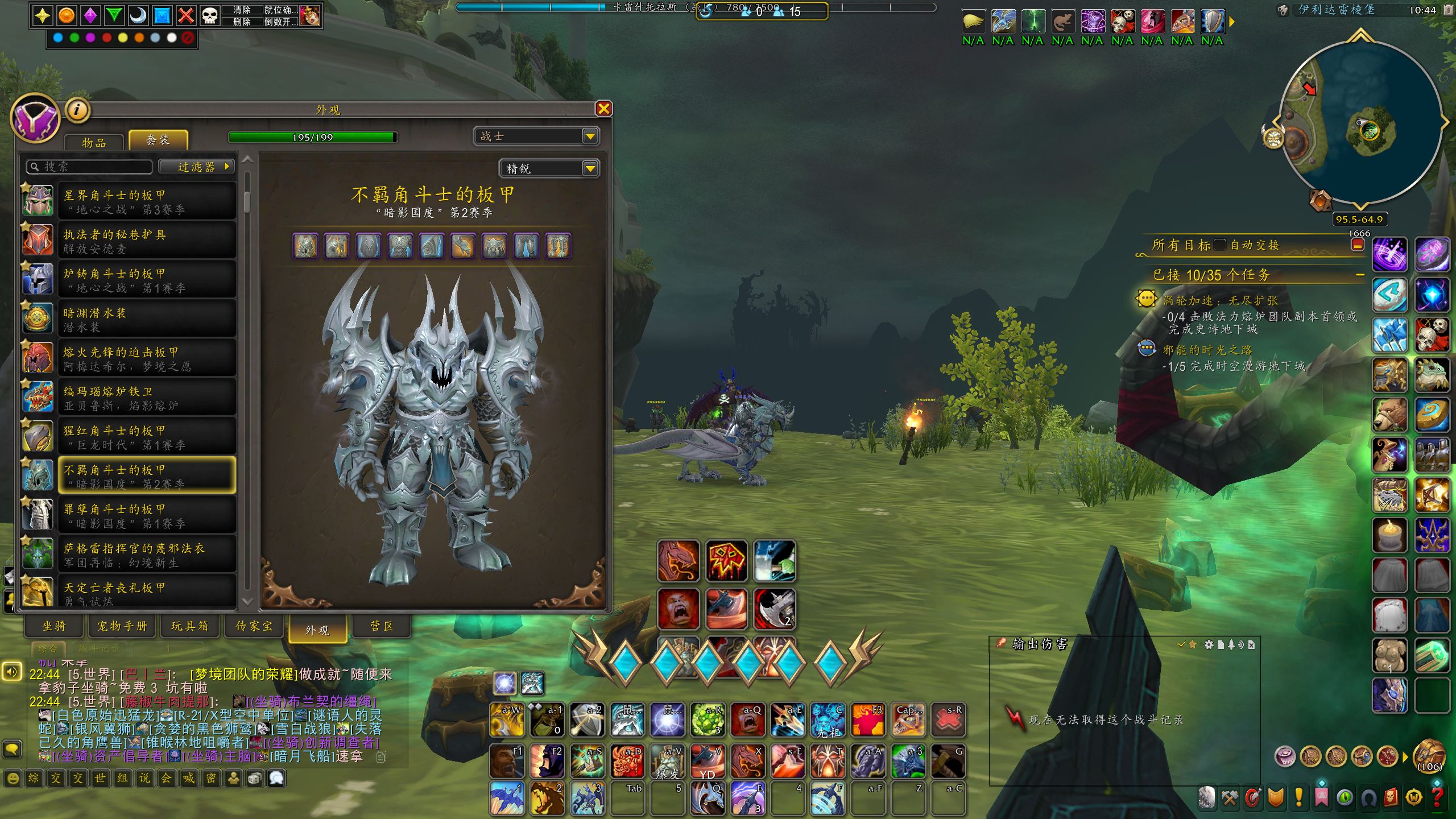This screenshot has width=1456, height=819.
Task: Open the 营区 warband camp tab
Action: (382, 626)
